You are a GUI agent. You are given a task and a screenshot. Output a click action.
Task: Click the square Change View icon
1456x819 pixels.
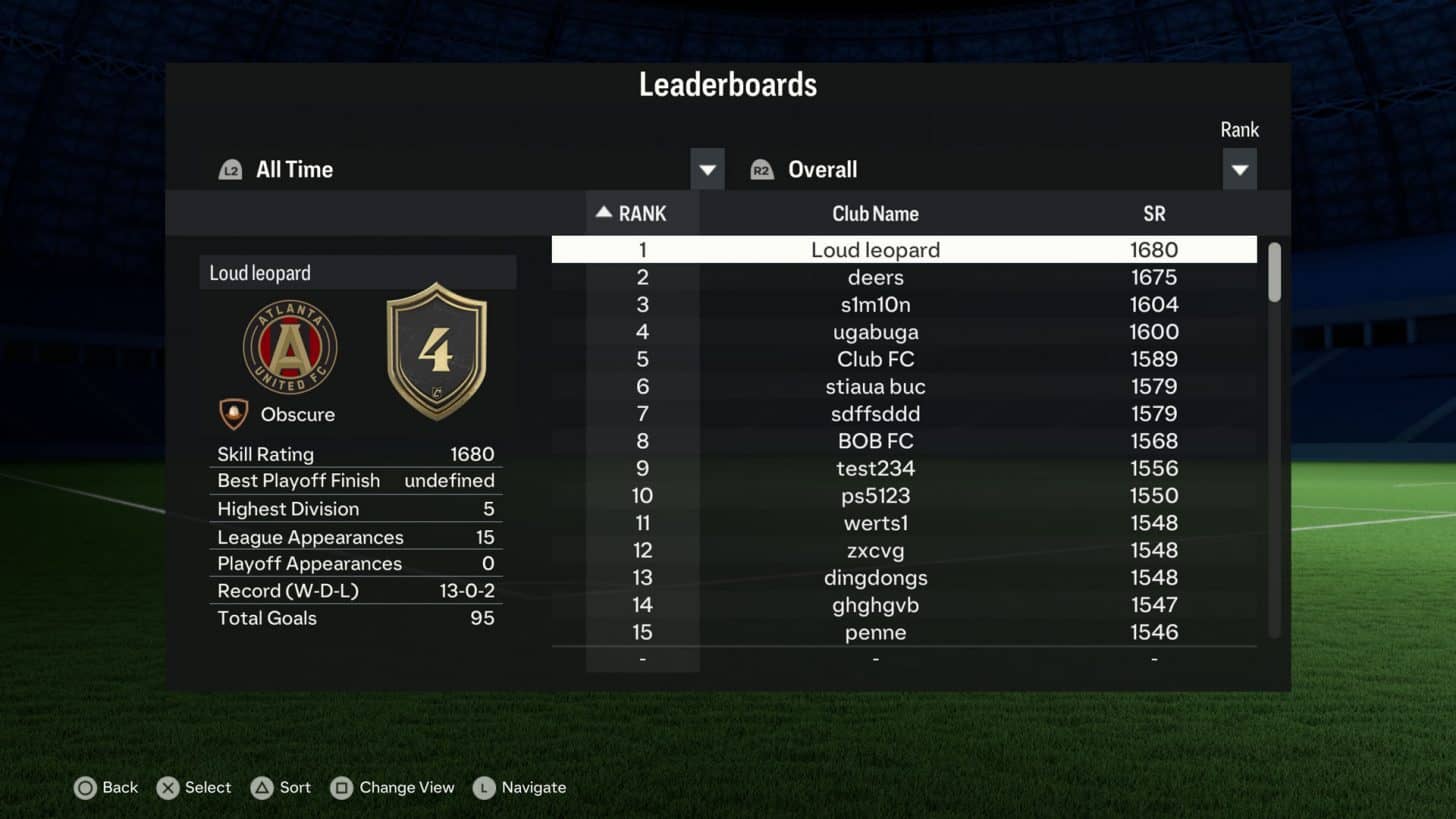pos(339,788)
